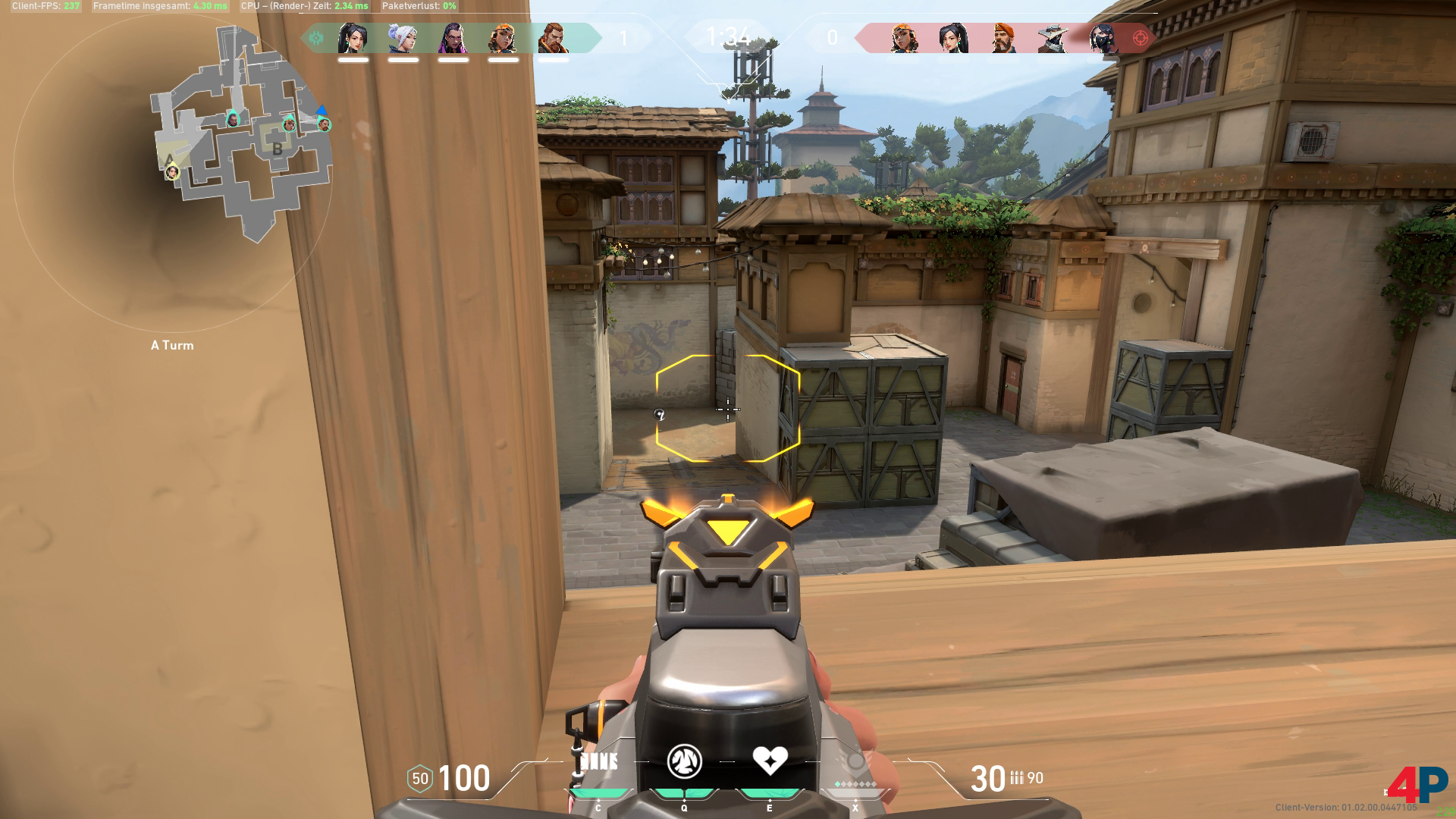This screenshot has width=1456, height=819.
Task: Activate the Slow Orb ability
Action: [684, 761]
